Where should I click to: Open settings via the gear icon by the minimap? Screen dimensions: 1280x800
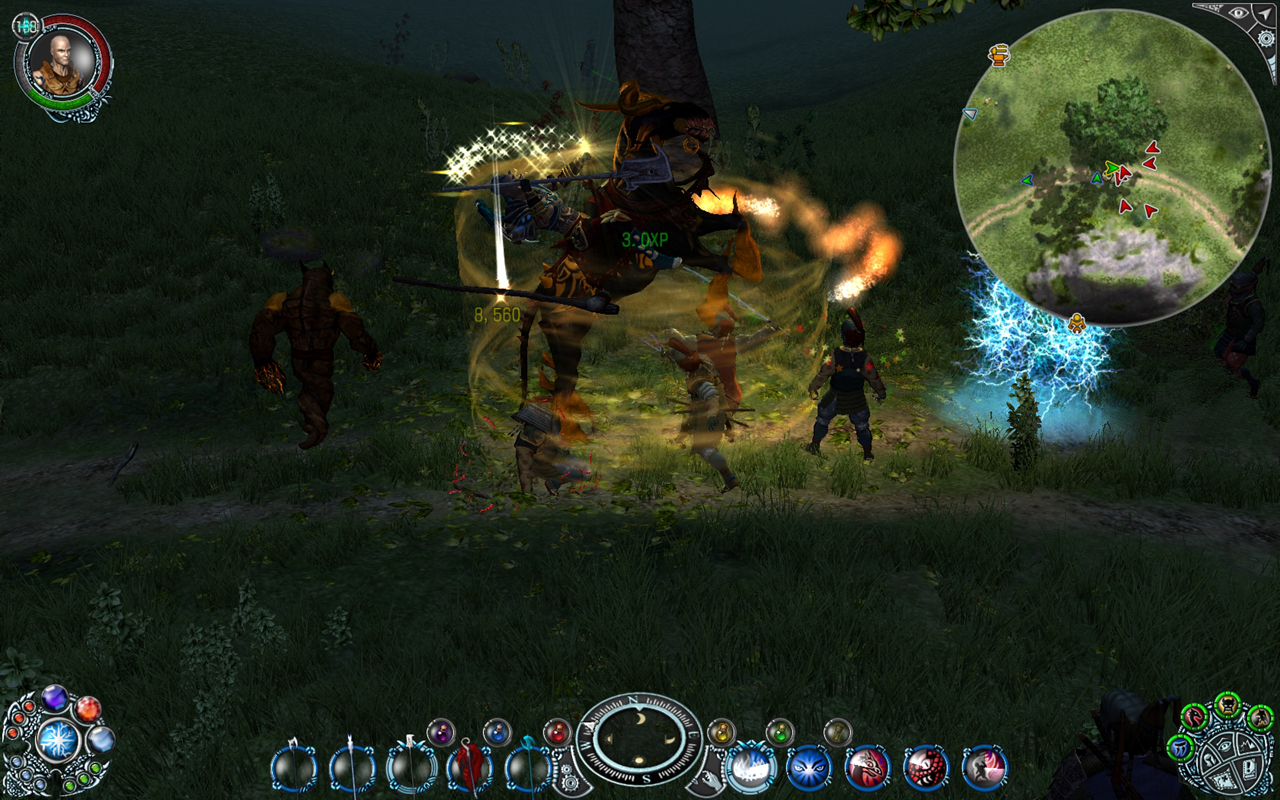[1265, 40]
